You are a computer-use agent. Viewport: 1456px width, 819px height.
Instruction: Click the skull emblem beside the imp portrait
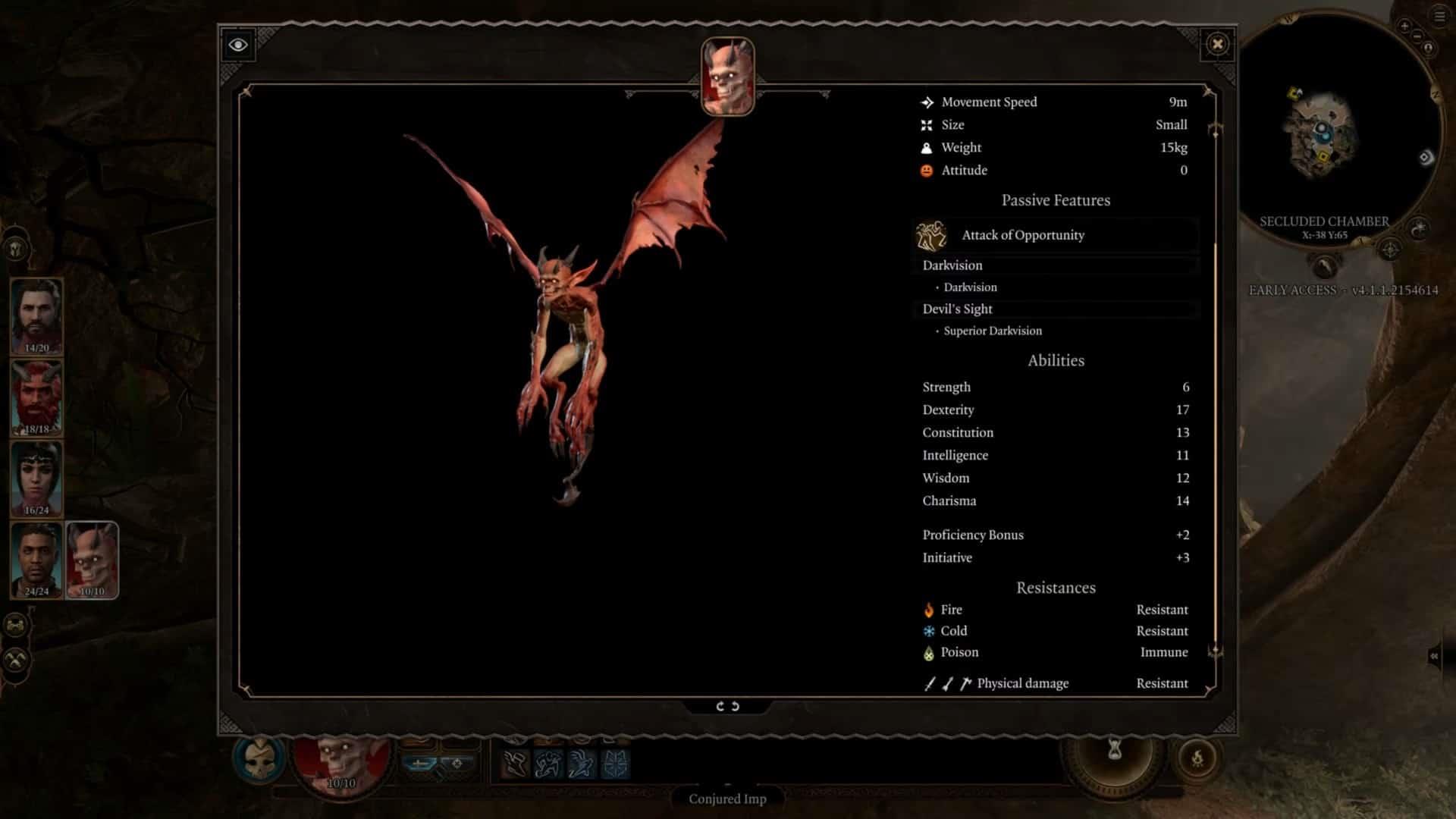tap(259, 758)
